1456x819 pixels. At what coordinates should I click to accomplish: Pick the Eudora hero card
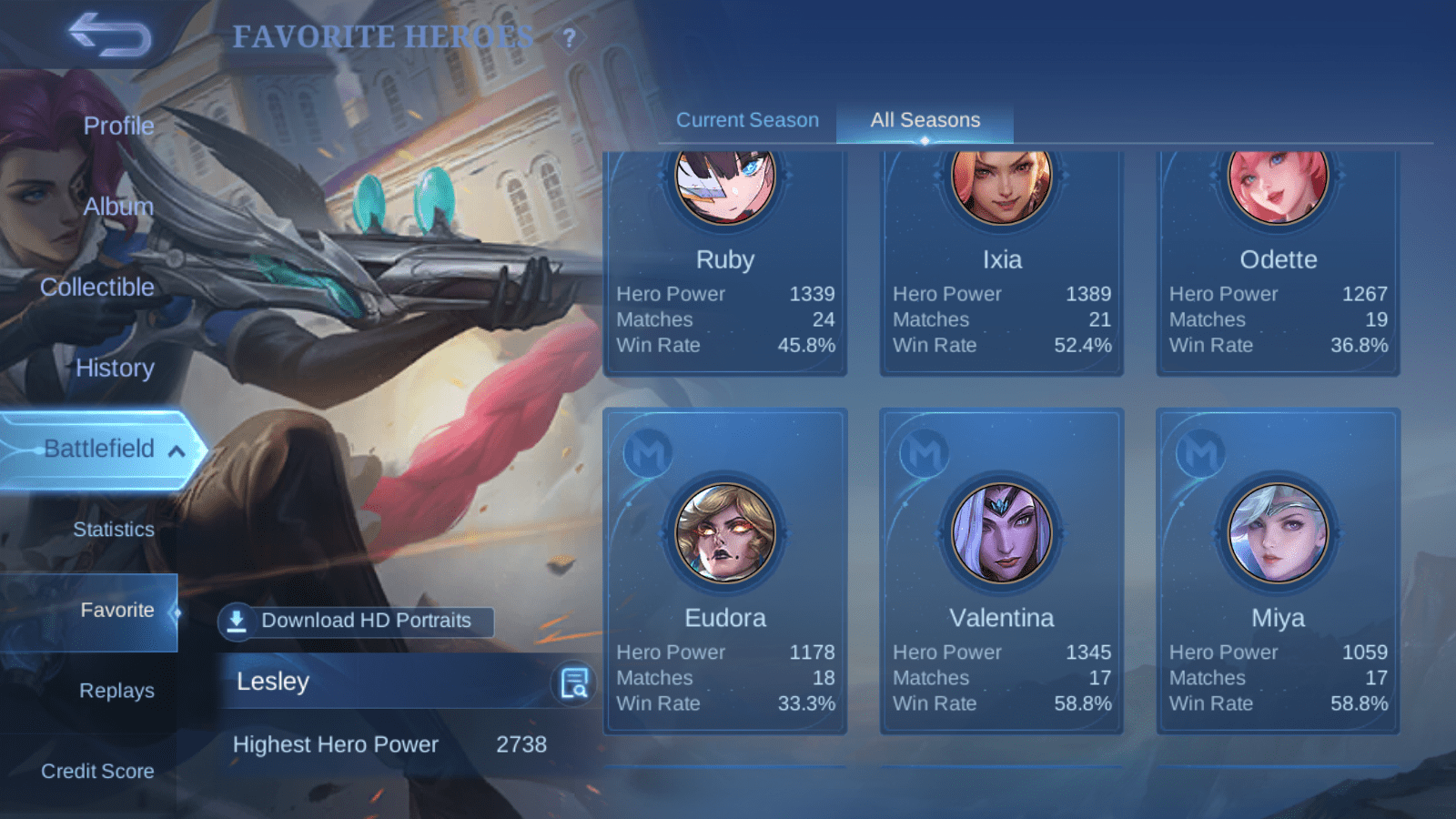725,571
